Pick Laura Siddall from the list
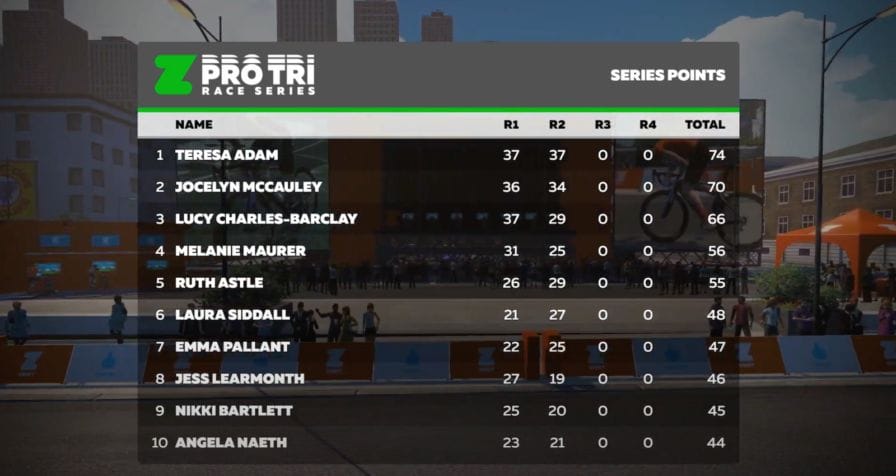This screenshot has width=896, height=476. tap(232, 315)
